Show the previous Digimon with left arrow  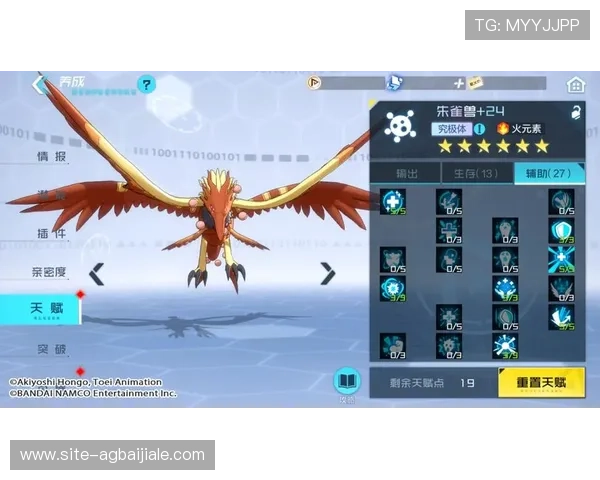pos(96,273)
